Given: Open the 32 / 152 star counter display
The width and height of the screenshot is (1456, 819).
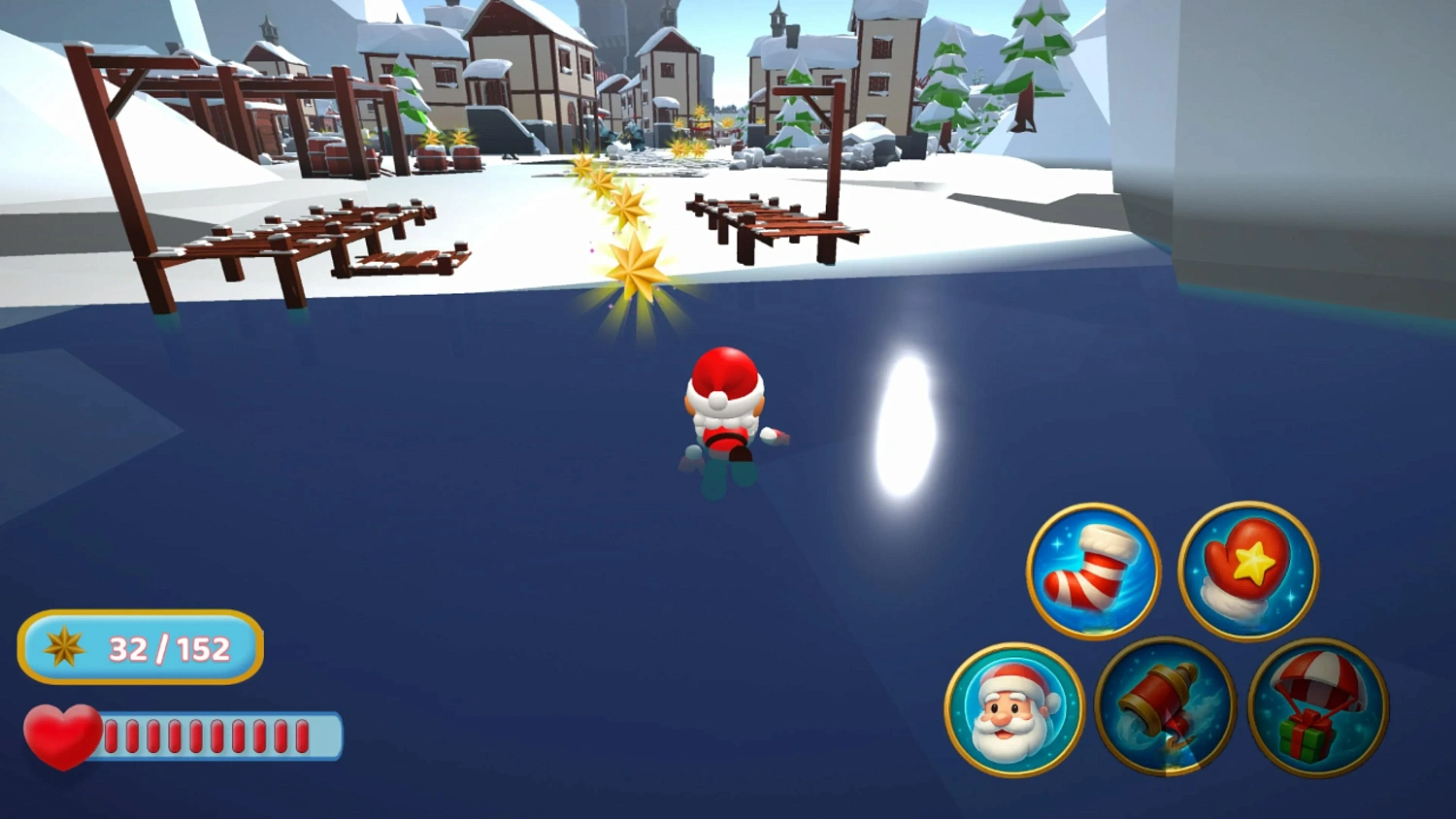Looking at the screenshot, I should 141,648.
